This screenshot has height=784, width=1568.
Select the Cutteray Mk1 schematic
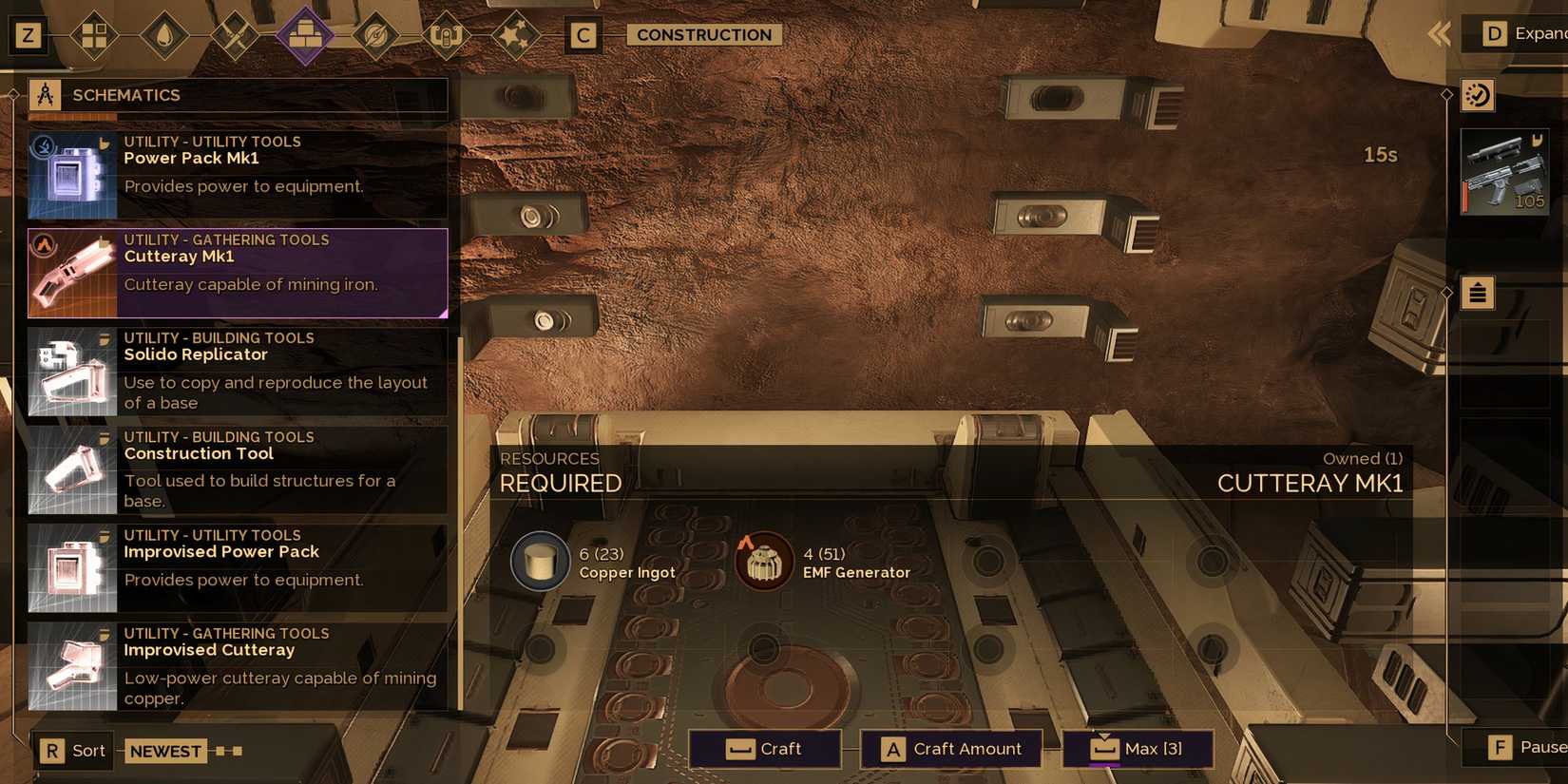pos(238,273)
